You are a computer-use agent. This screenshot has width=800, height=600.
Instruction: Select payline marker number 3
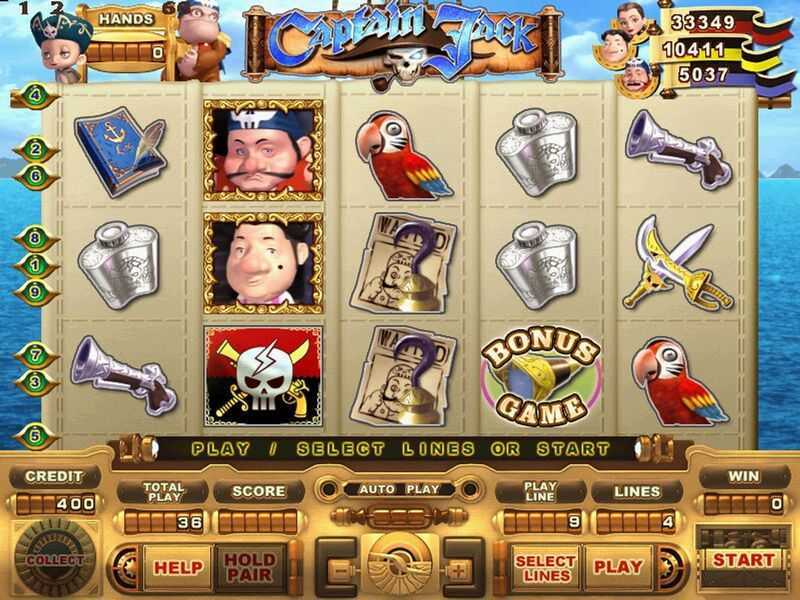(36, 381)
